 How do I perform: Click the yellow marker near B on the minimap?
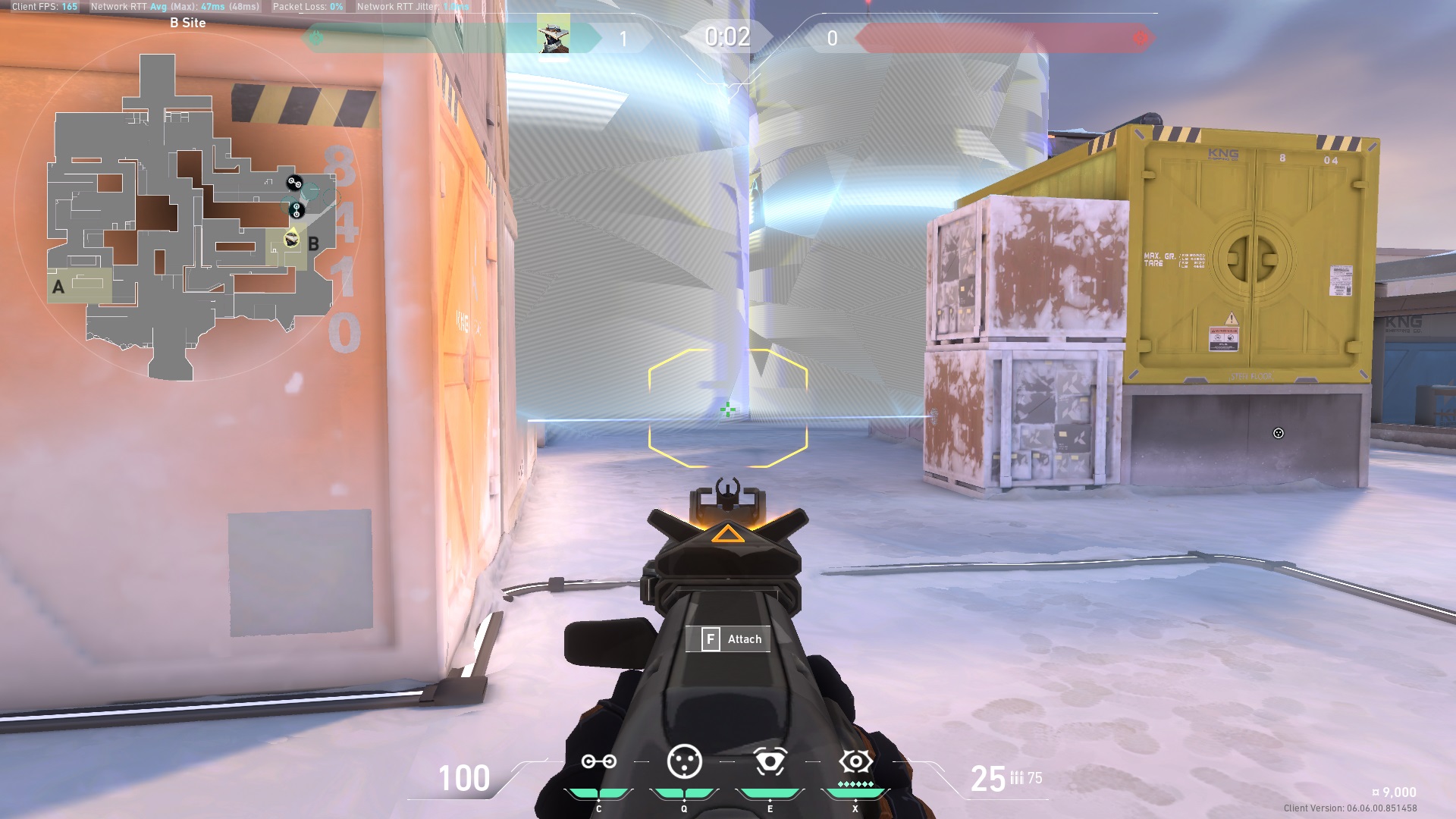[290, 238]
